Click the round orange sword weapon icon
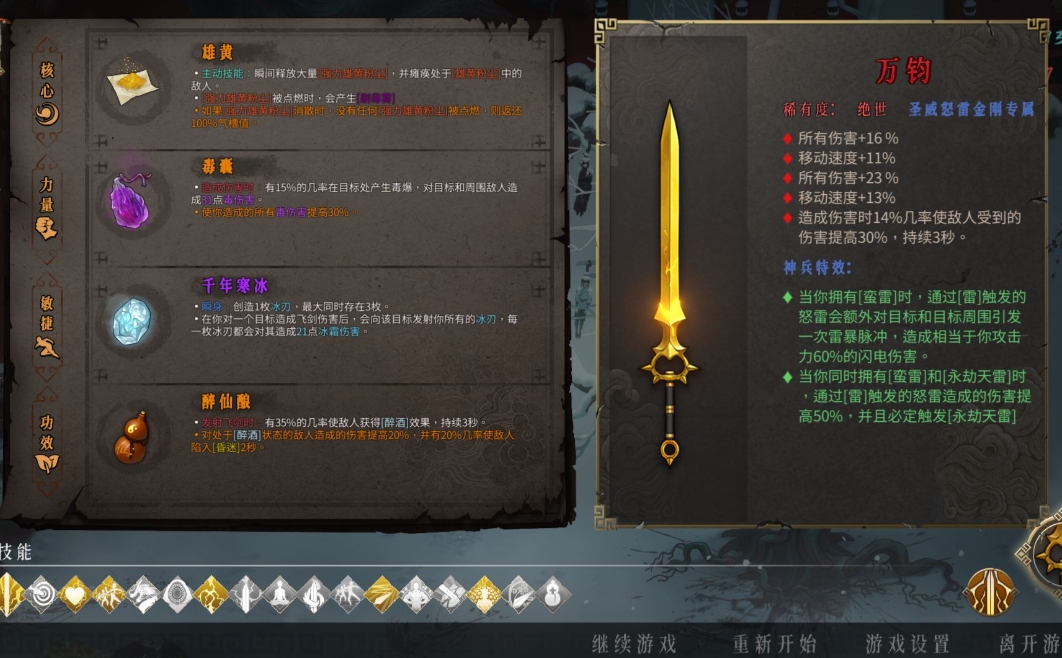The height and width of the screenshot is (658, 1062). pos(989,592)
